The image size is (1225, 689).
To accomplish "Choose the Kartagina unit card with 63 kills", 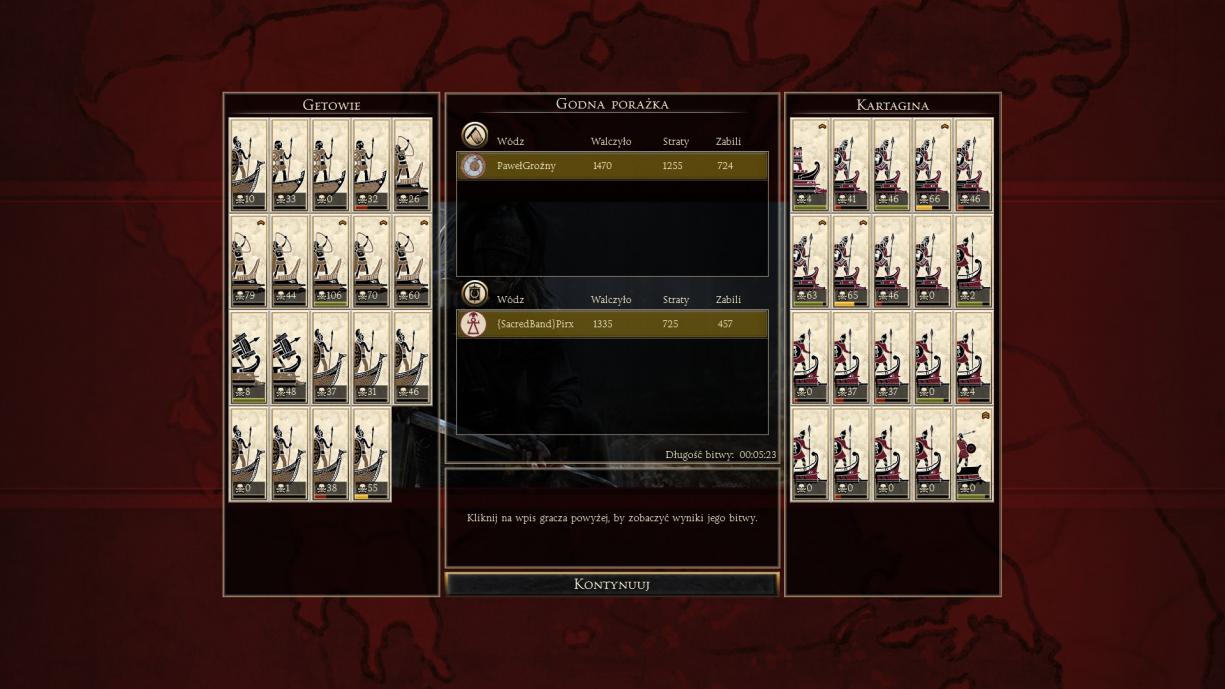I will (810, 261).
